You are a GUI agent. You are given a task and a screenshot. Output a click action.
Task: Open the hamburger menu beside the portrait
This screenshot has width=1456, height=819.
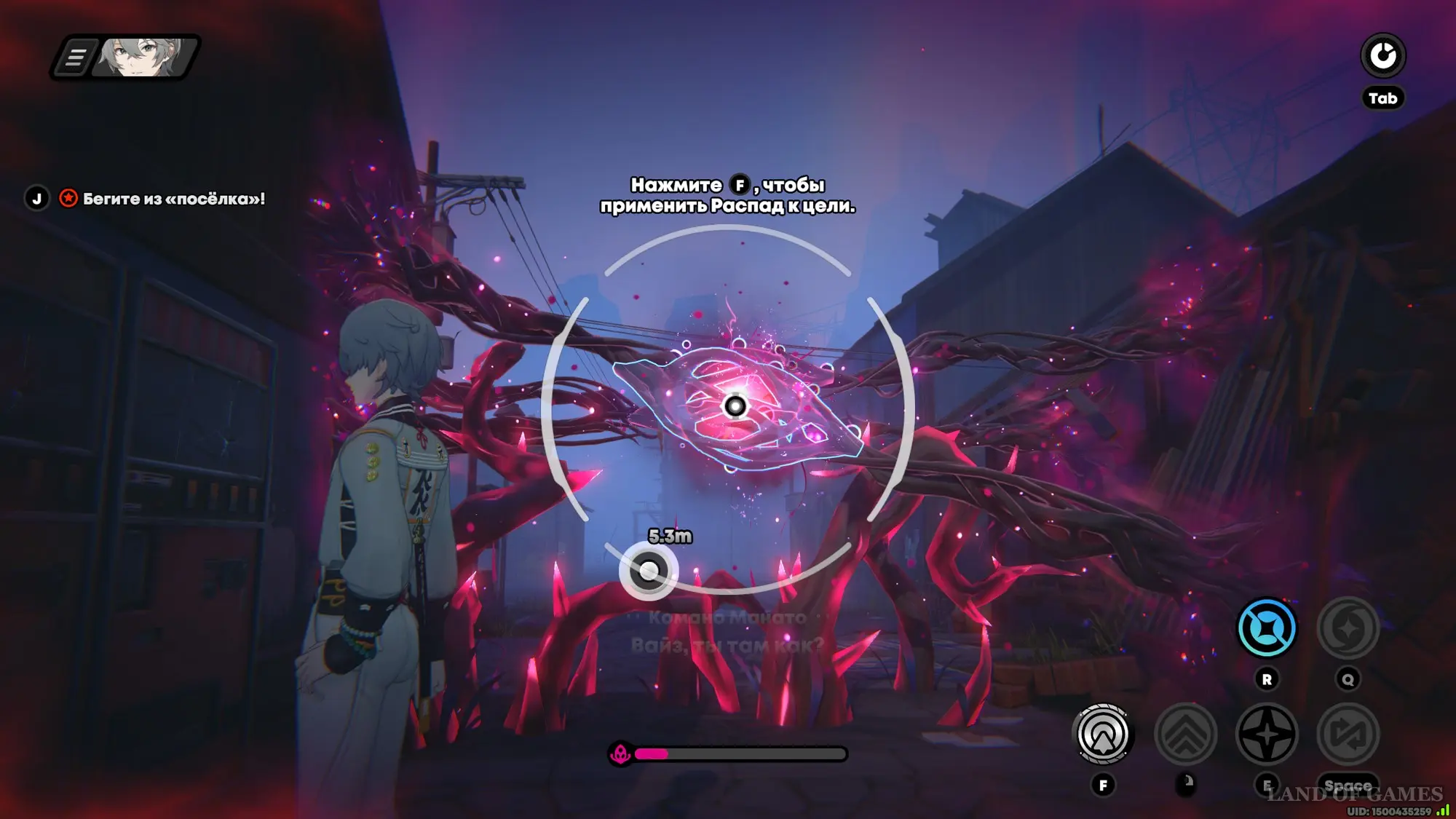[x=76, y=57]
